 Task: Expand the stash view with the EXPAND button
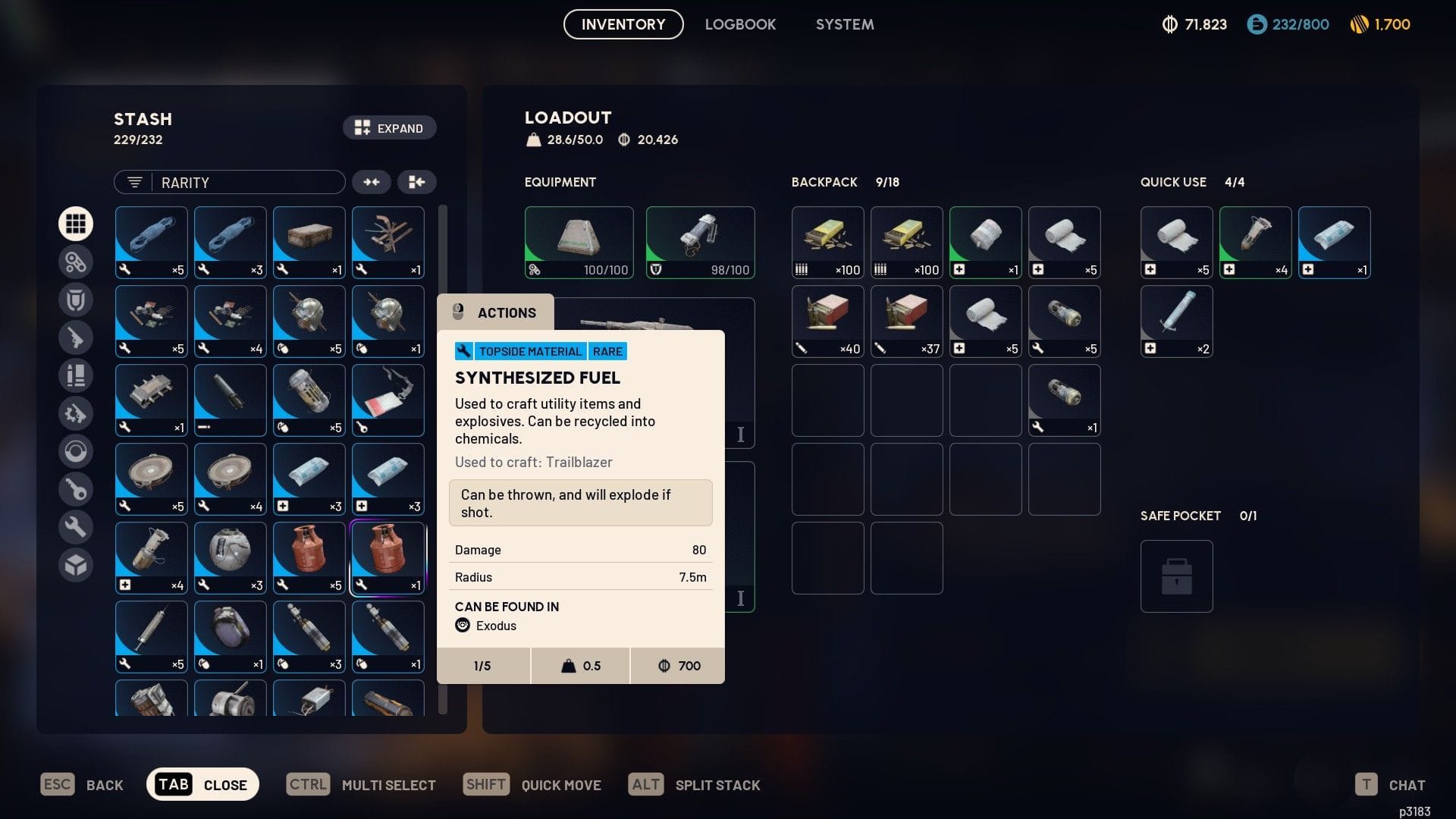(x=389, y=127)
